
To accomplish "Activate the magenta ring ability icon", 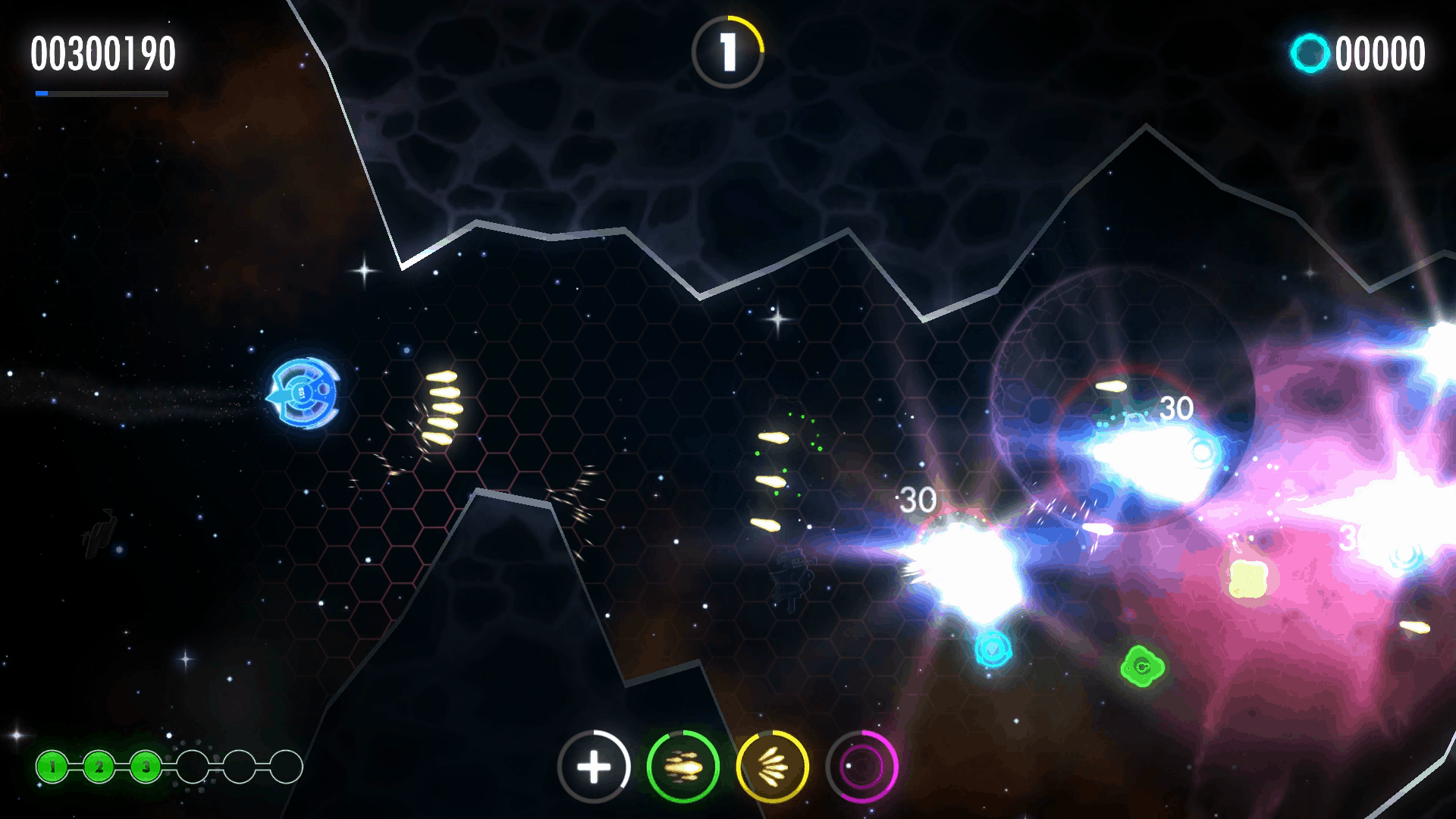I will coord(861,767).
